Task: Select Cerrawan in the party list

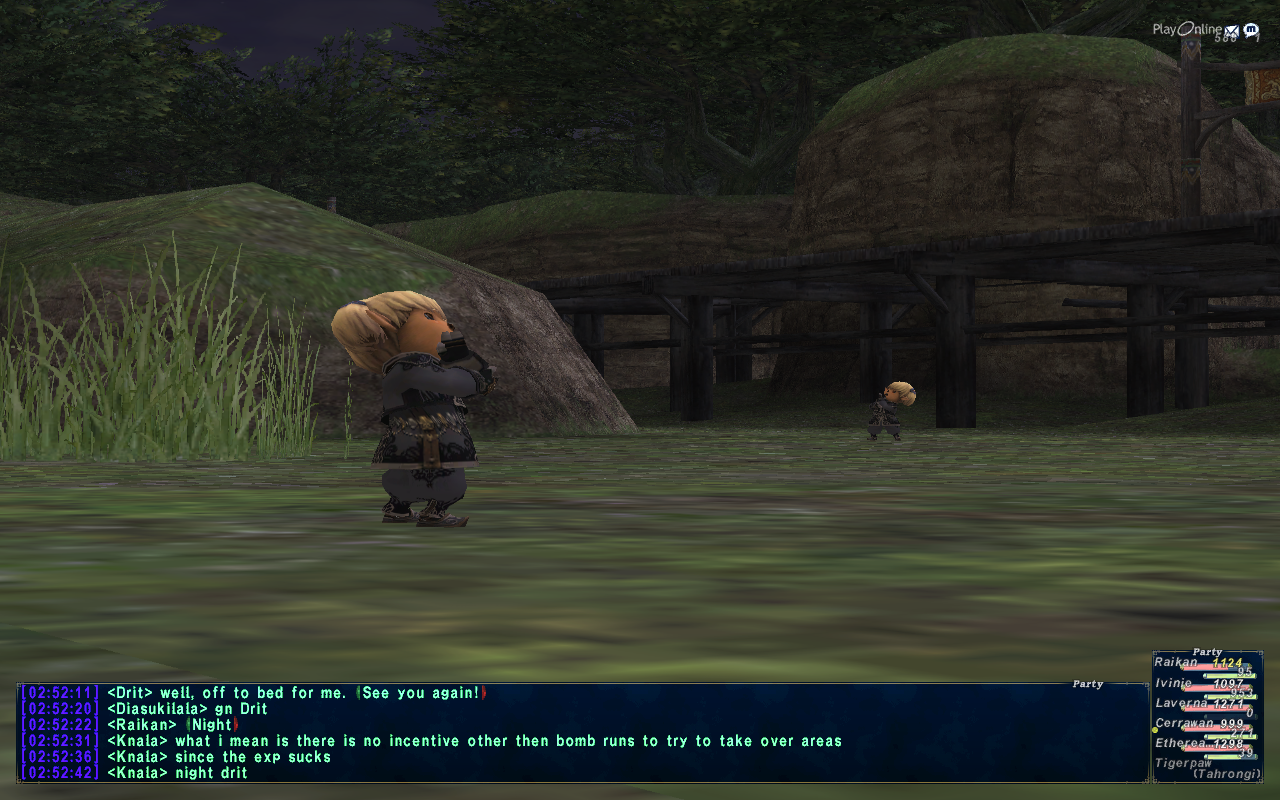Action: [1185, 723]
